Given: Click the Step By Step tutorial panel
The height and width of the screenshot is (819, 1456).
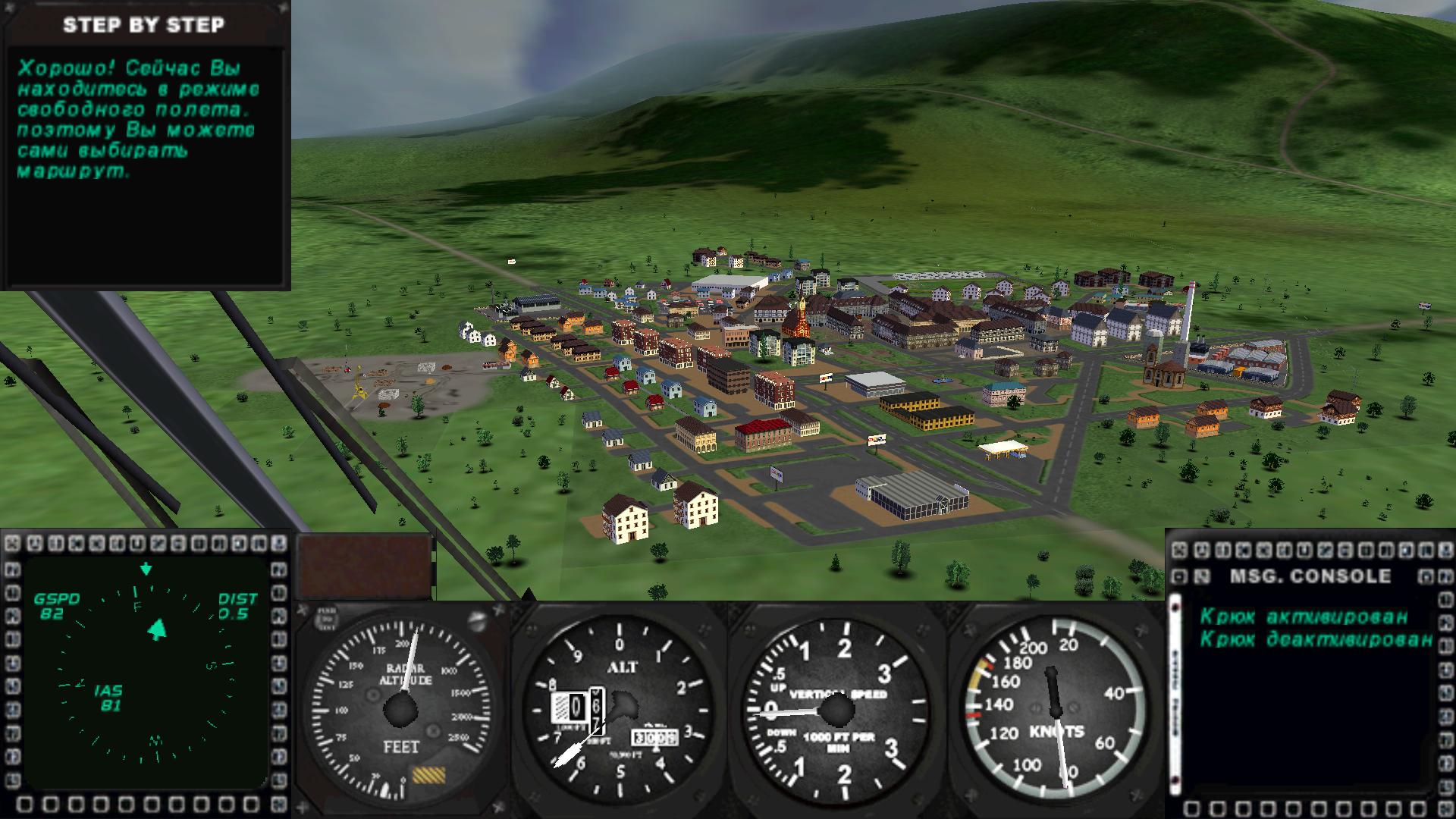Looking at the screenshot, I should [x=144, y=144].
